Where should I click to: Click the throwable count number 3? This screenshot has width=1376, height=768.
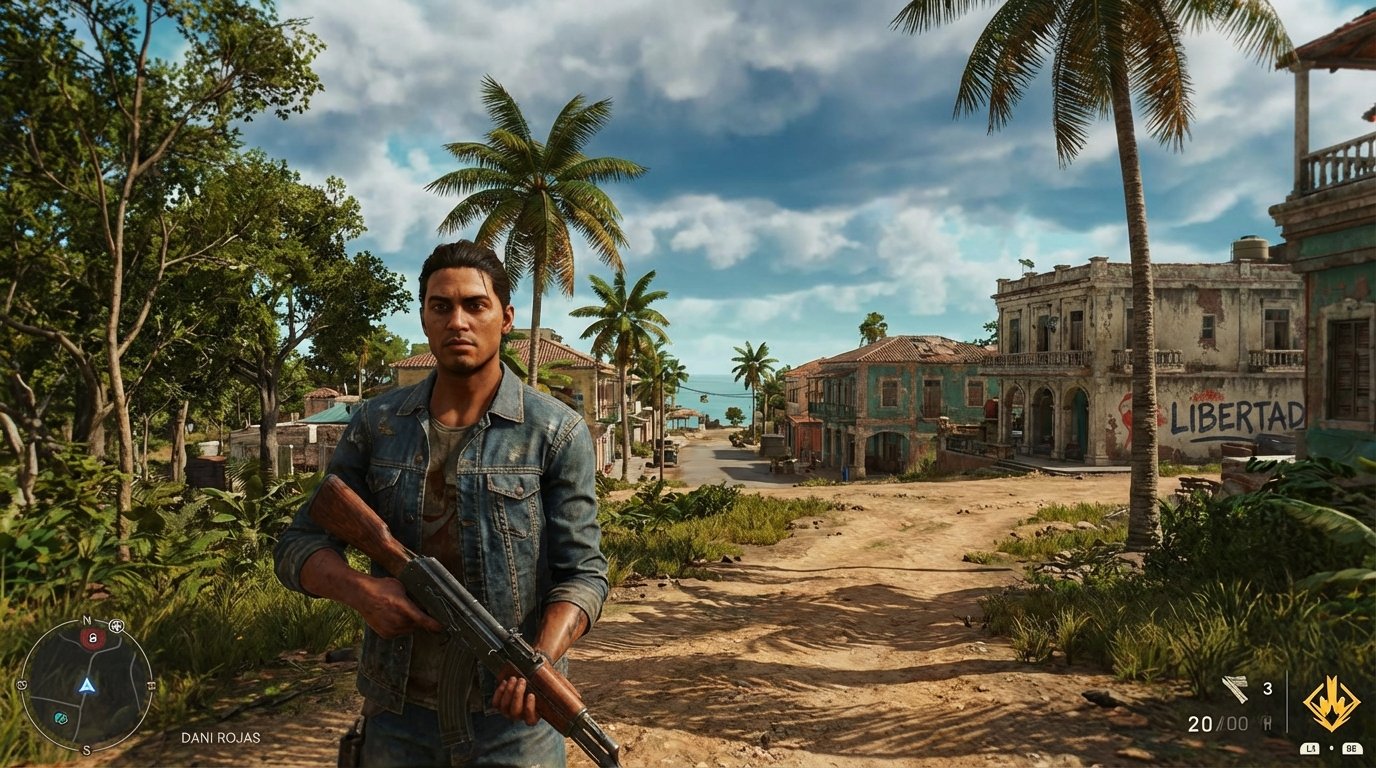[x=1267, y=689]
